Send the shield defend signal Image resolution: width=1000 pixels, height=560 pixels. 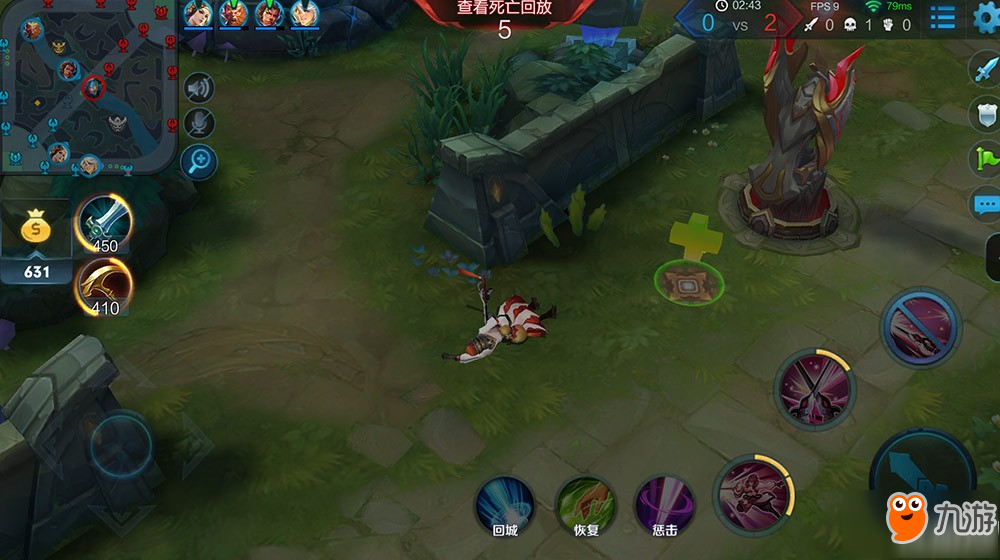[x=986, y=113]
